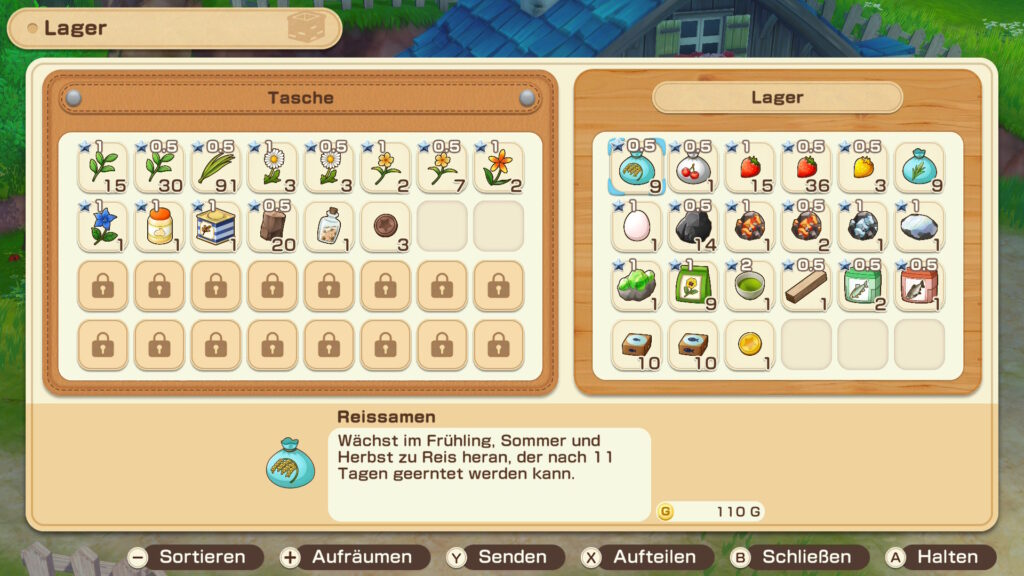Choose the green tea bowl
Viewport: 1024px width, 576px height.
[x=750, y=285]
